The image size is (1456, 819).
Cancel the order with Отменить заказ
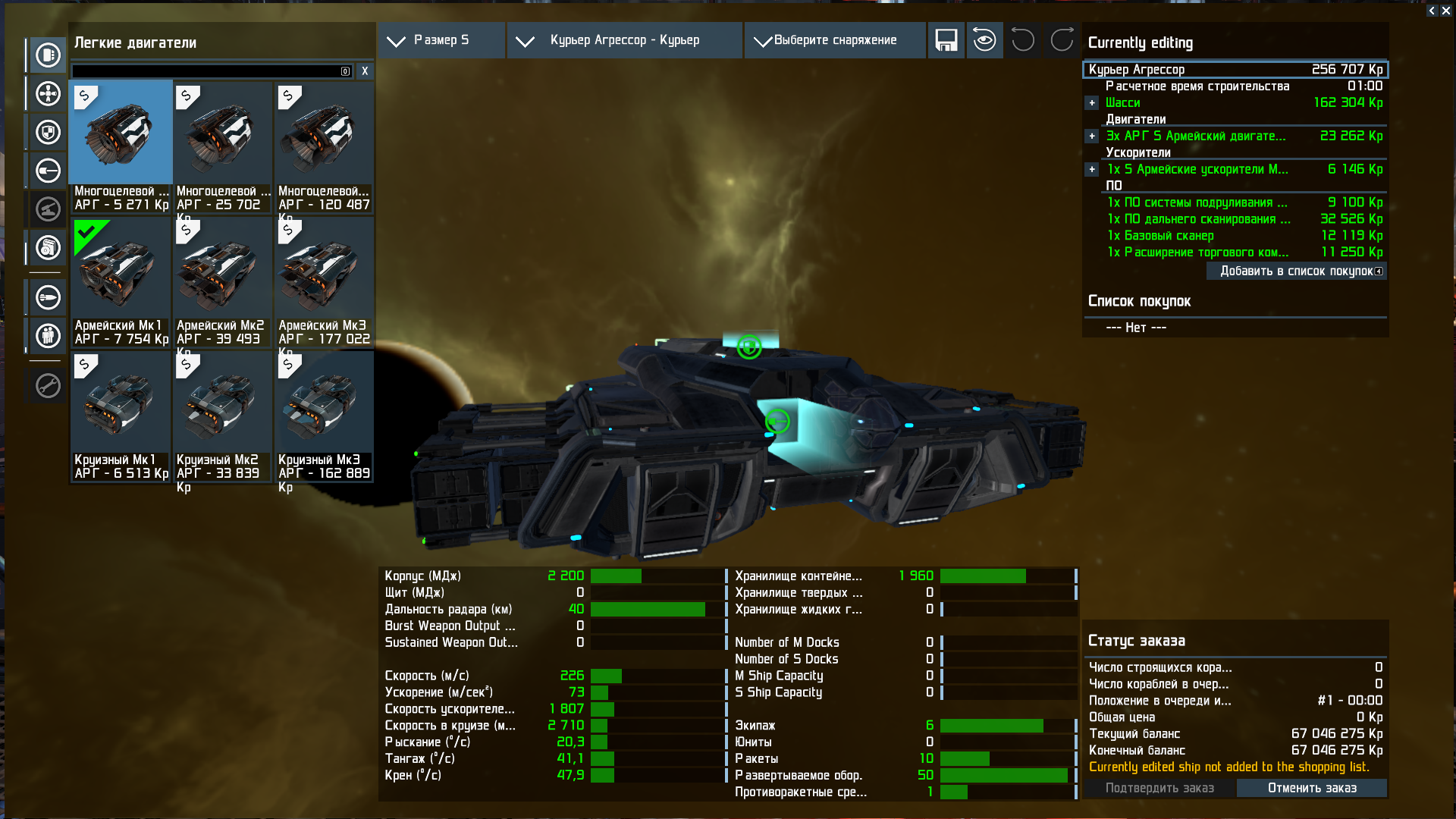pos(1312,789)
